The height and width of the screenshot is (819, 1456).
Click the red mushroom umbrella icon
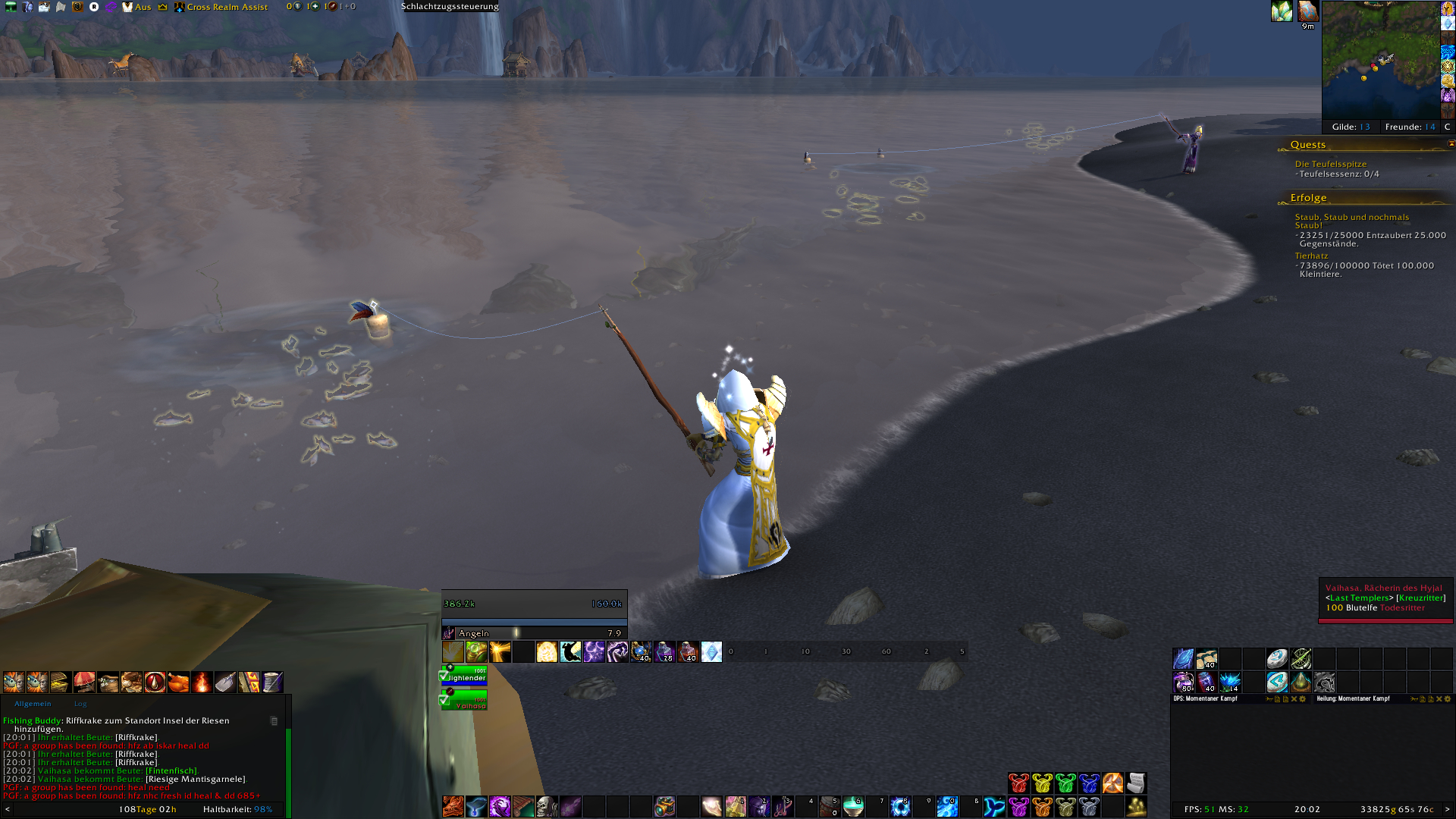(x=84, y=682)
